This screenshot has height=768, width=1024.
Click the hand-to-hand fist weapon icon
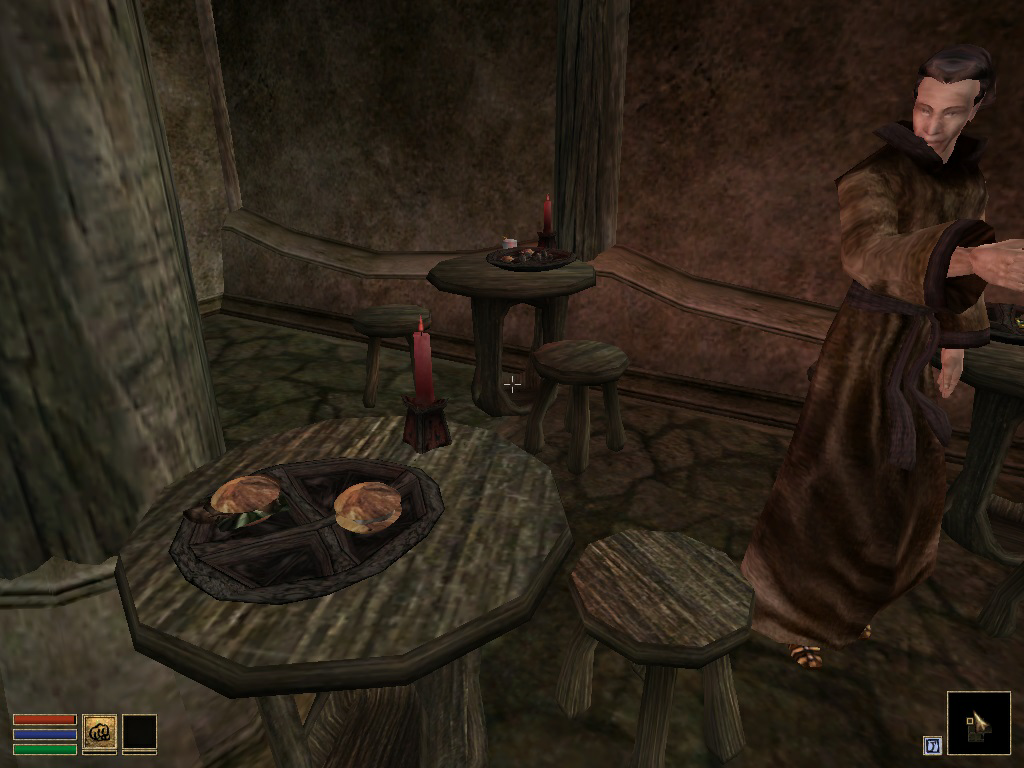99,732
